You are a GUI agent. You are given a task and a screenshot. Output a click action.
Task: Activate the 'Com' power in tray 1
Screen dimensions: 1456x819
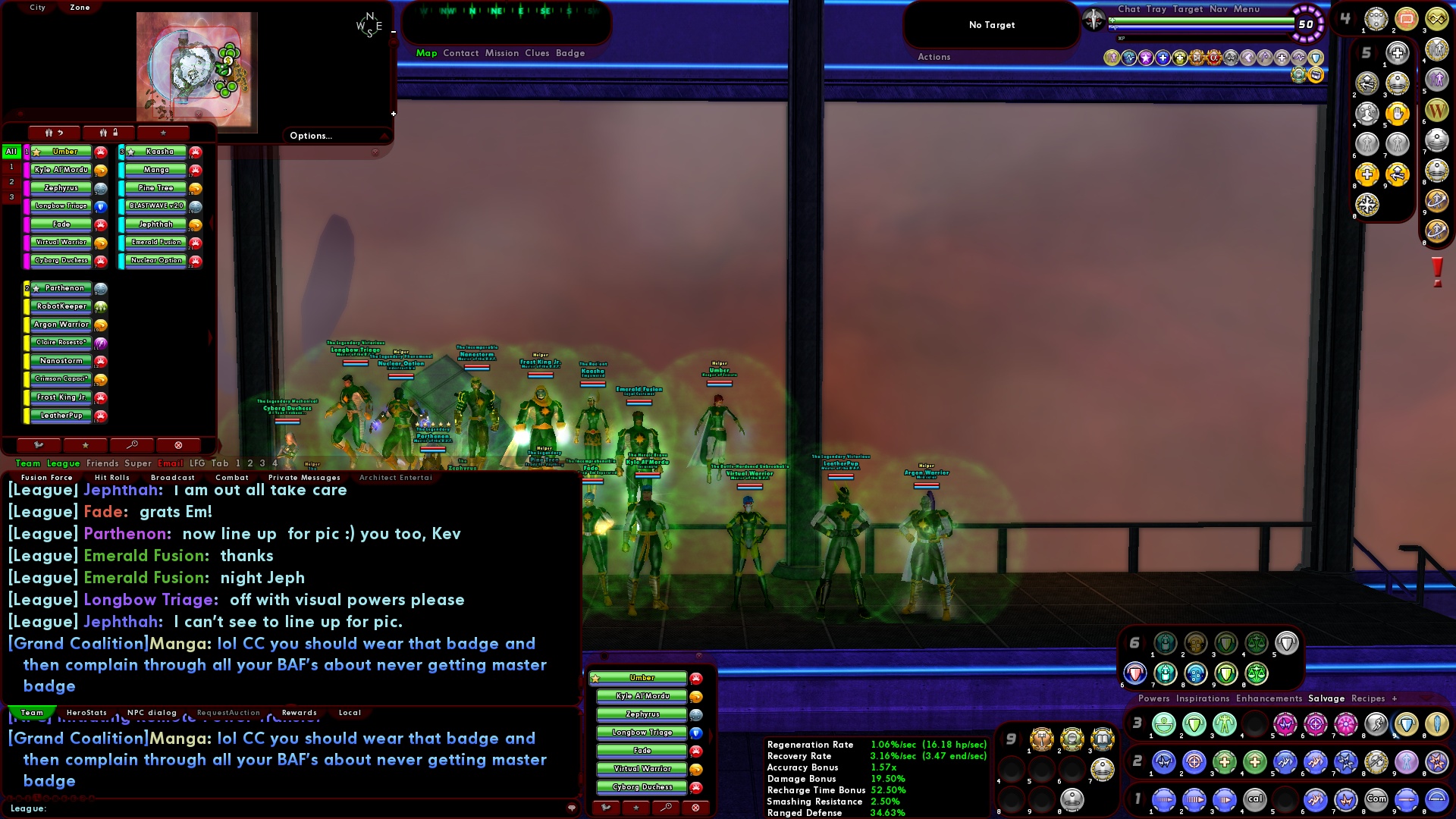tap(1376, 798)
